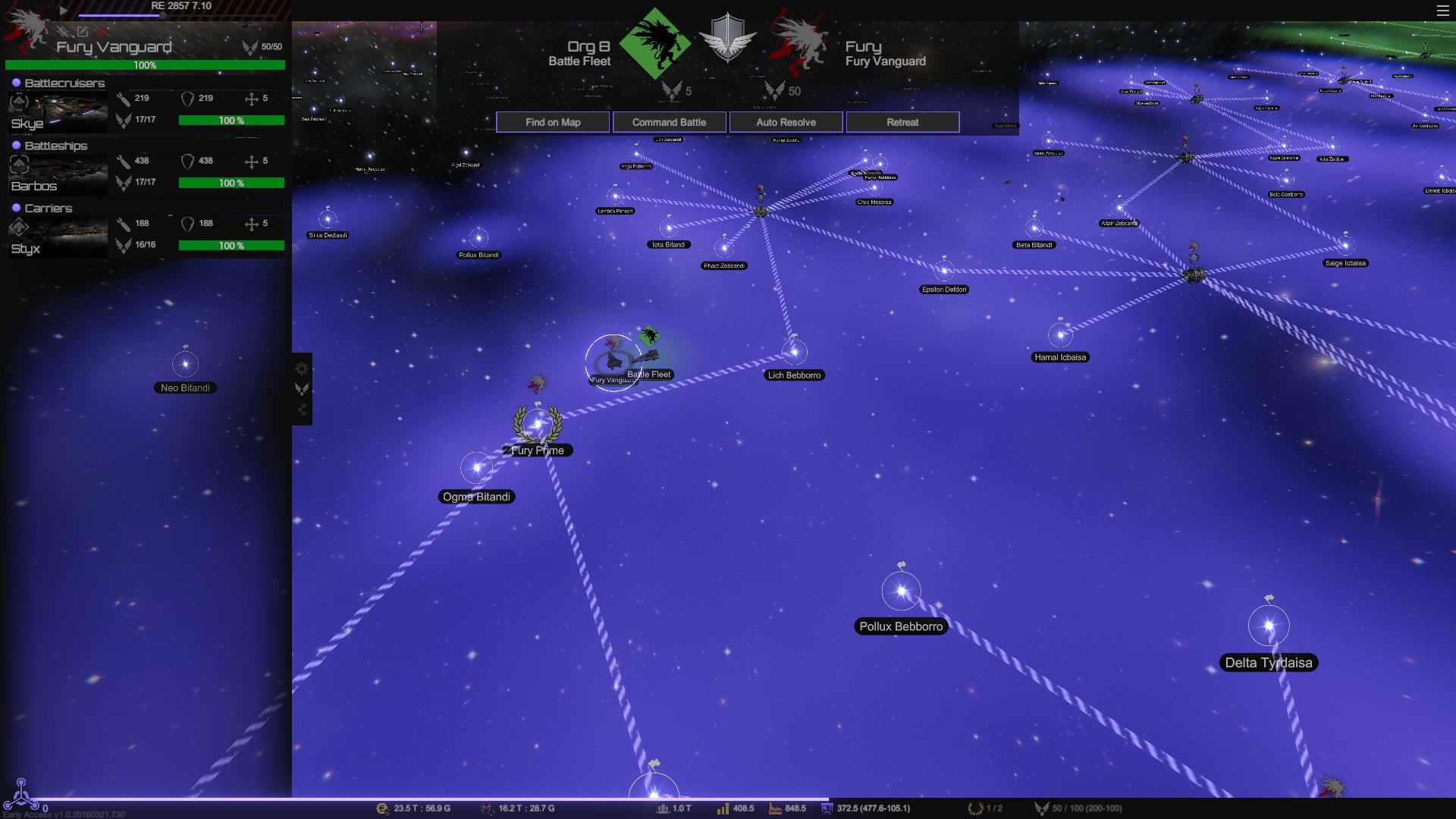
Task: Click the target reticle icon above fleet name
Action: 64,31
